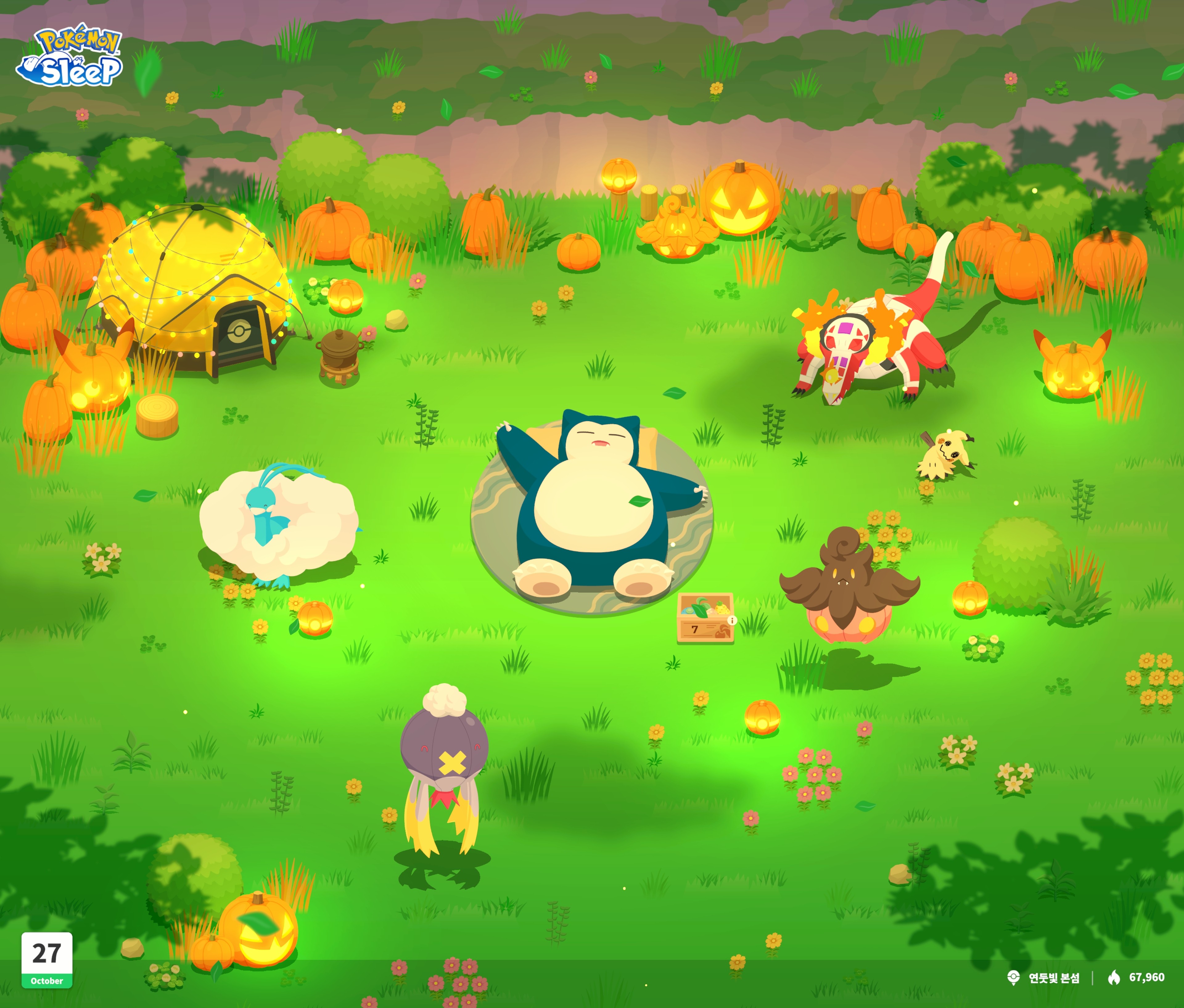Click the Pokémon Sleep logo
This screenshot has height=1008, width=1184.
[x=70, y=56]
